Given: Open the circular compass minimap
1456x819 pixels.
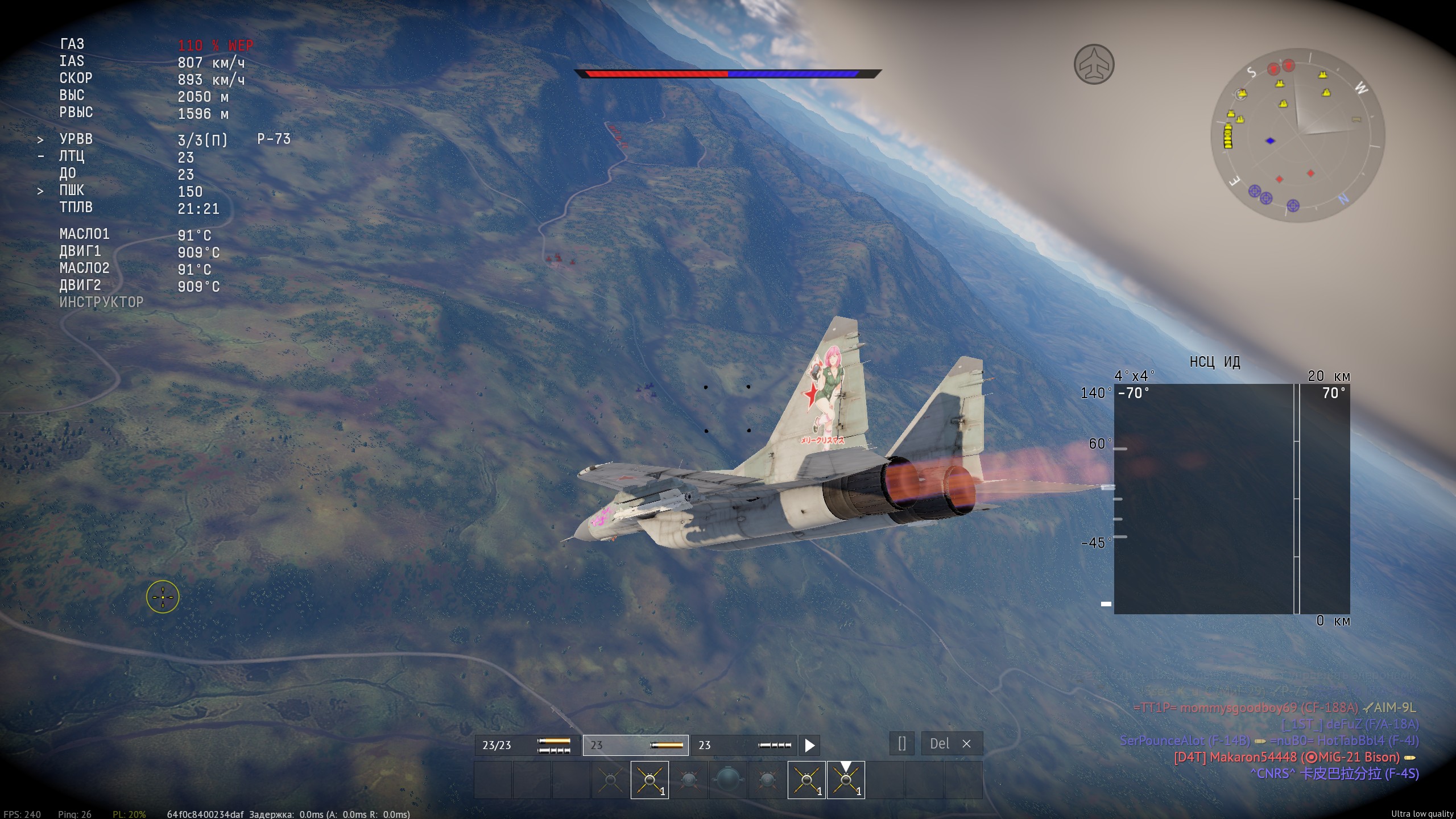Looking at the screenshot, I should tap(1297, 135).
